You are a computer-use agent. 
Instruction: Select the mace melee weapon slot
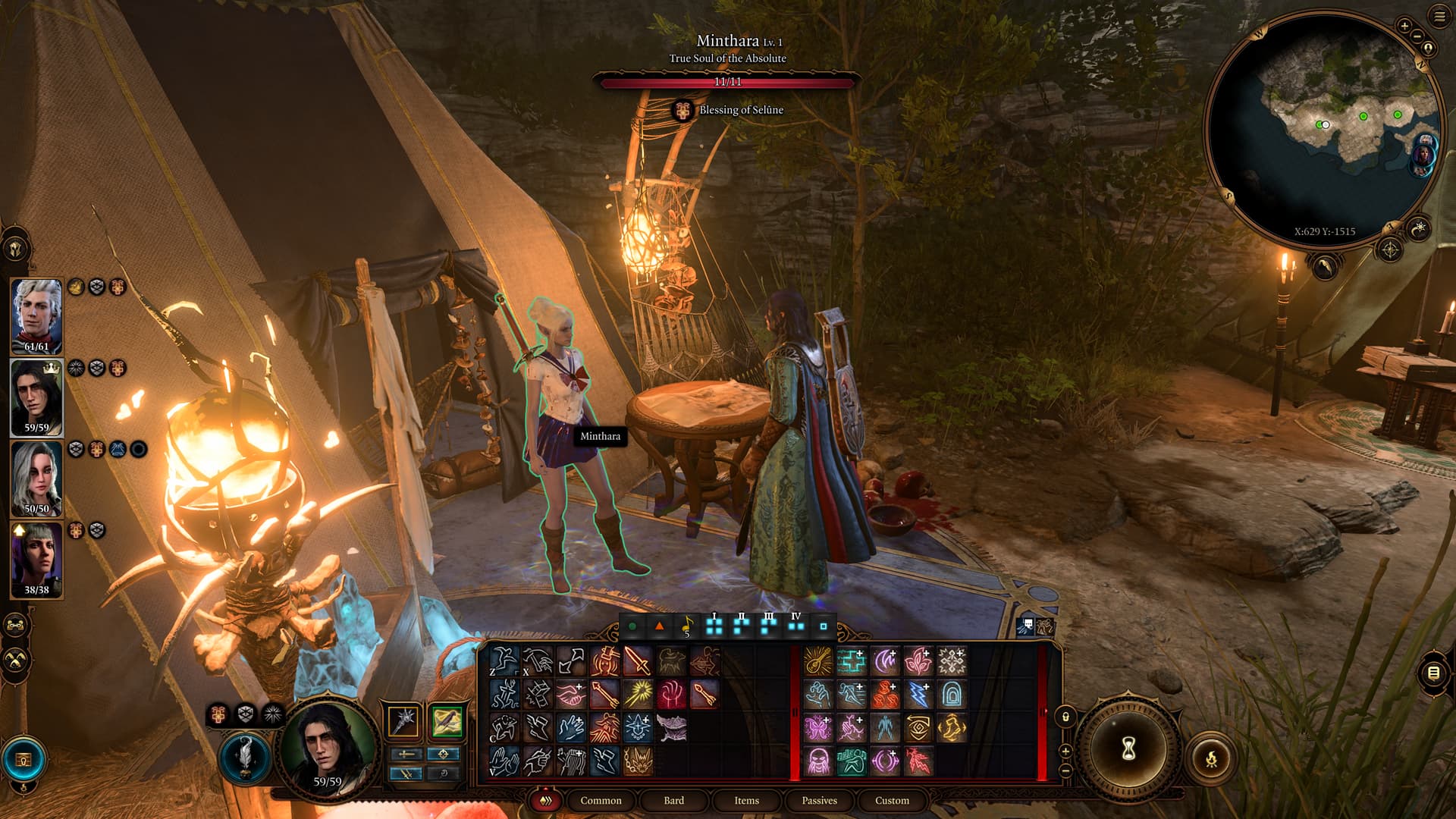click(403, 720)
